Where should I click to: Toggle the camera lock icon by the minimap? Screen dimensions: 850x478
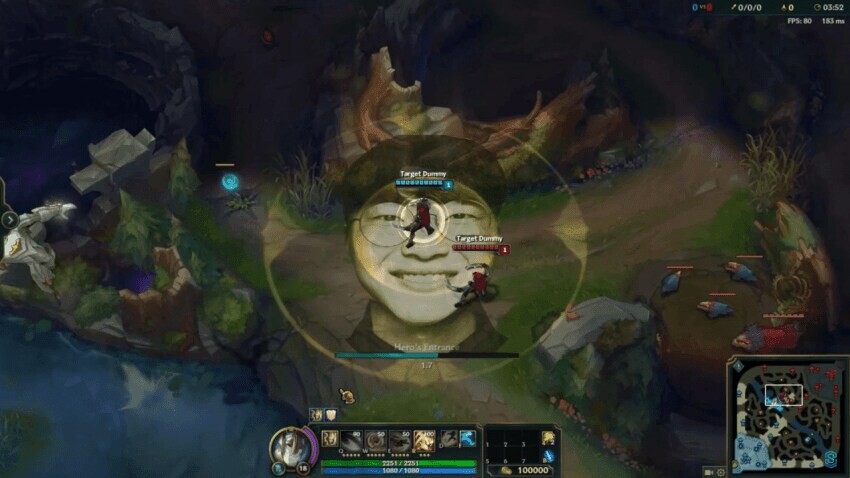708,472
